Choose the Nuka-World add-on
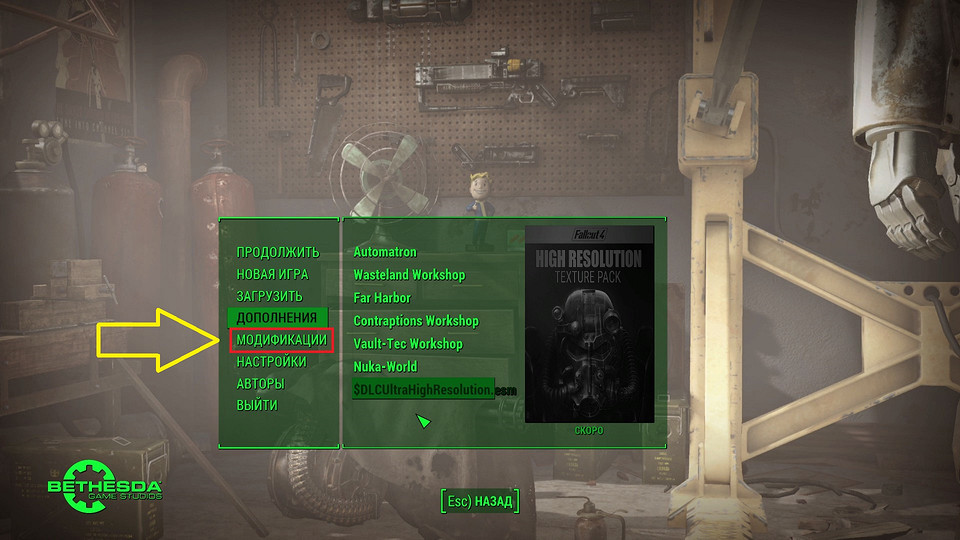Image resolution: width=960 pixels, height=540 pixels. coord(385,367)
